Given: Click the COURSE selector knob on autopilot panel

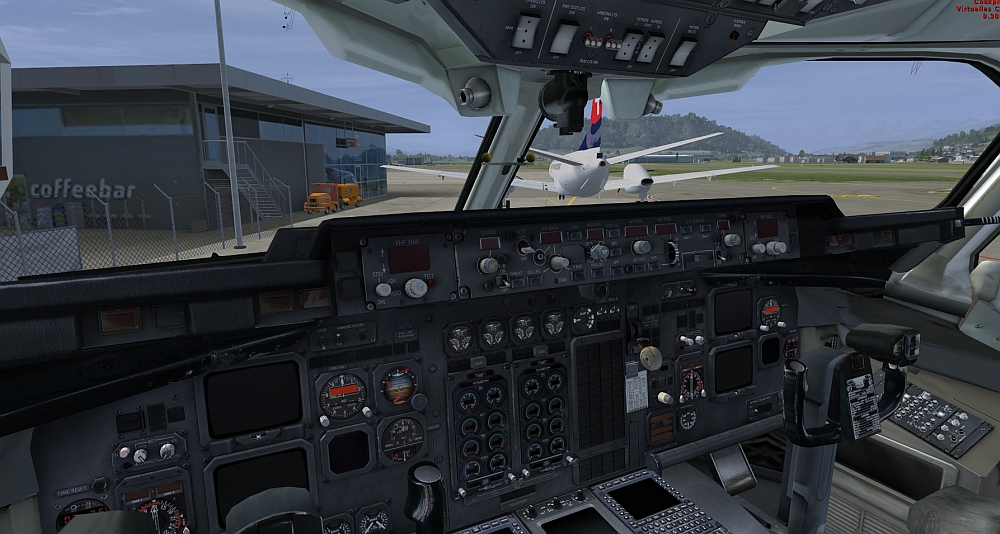Looking at the screenshot, I should 489,265.
